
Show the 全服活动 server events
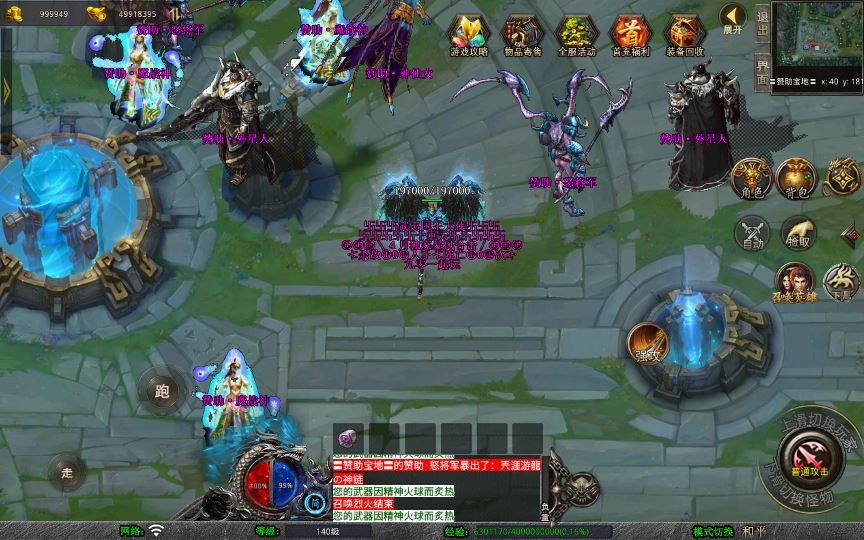point(576,33)
